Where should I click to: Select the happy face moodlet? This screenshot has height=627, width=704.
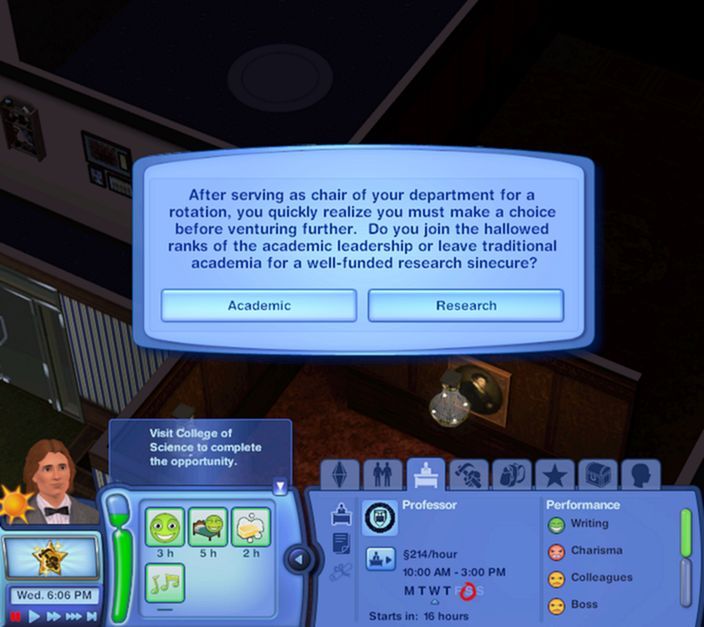(163, 527)
